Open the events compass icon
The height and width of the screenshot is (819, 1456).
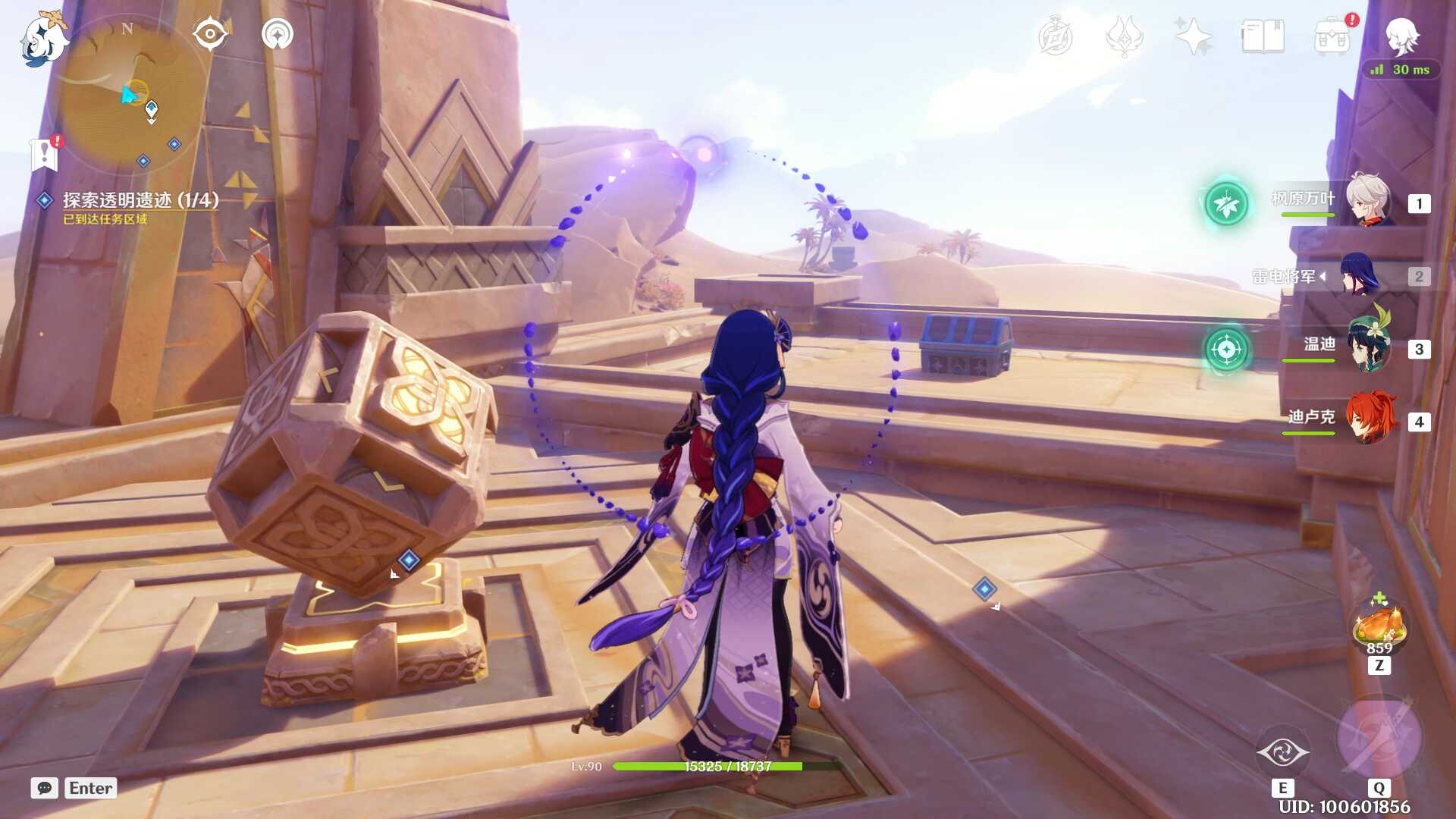click(1055, 36)
